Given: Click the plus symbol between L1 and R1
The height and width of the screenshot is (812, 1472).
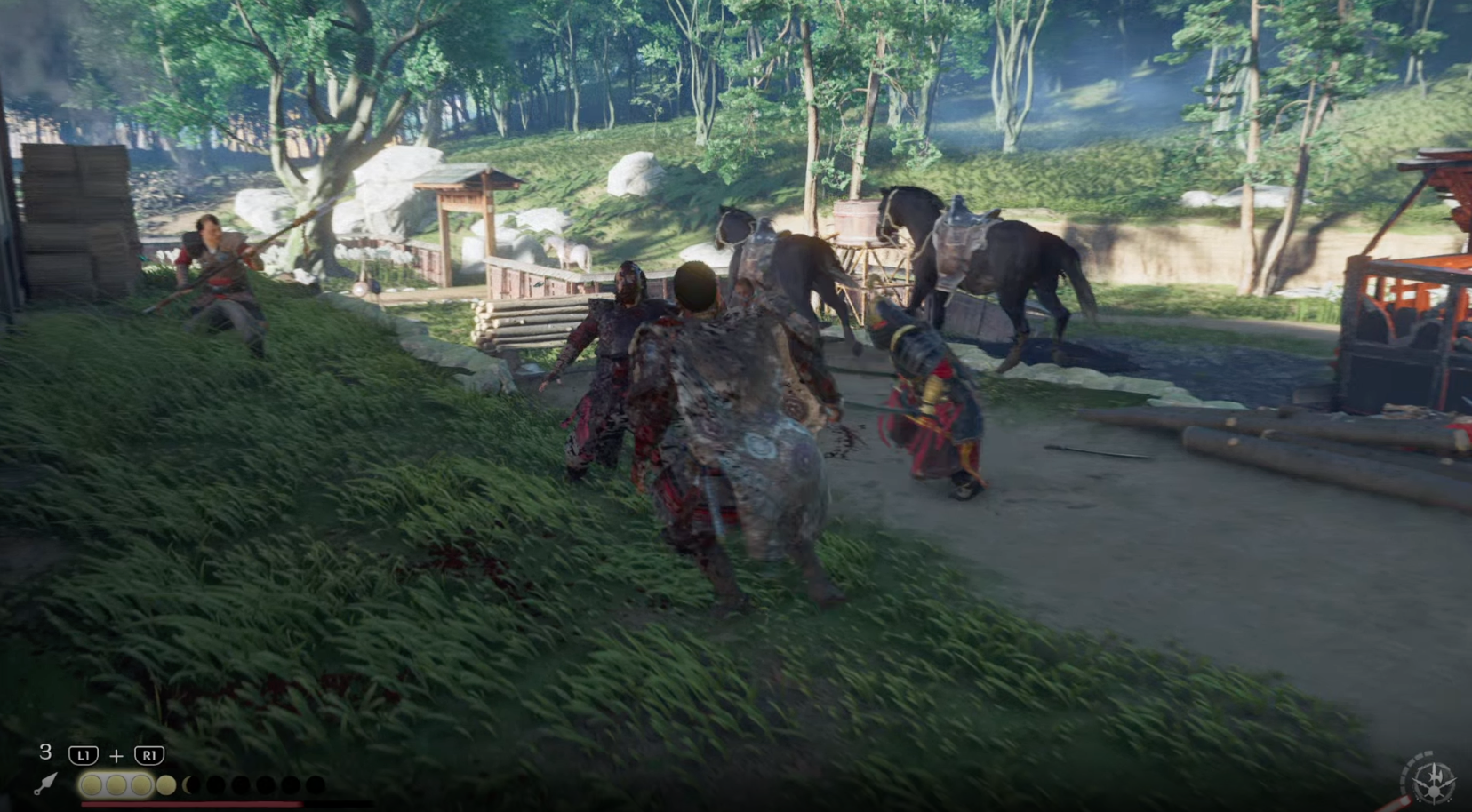Looking at the screenshot, I should (116, 754).
